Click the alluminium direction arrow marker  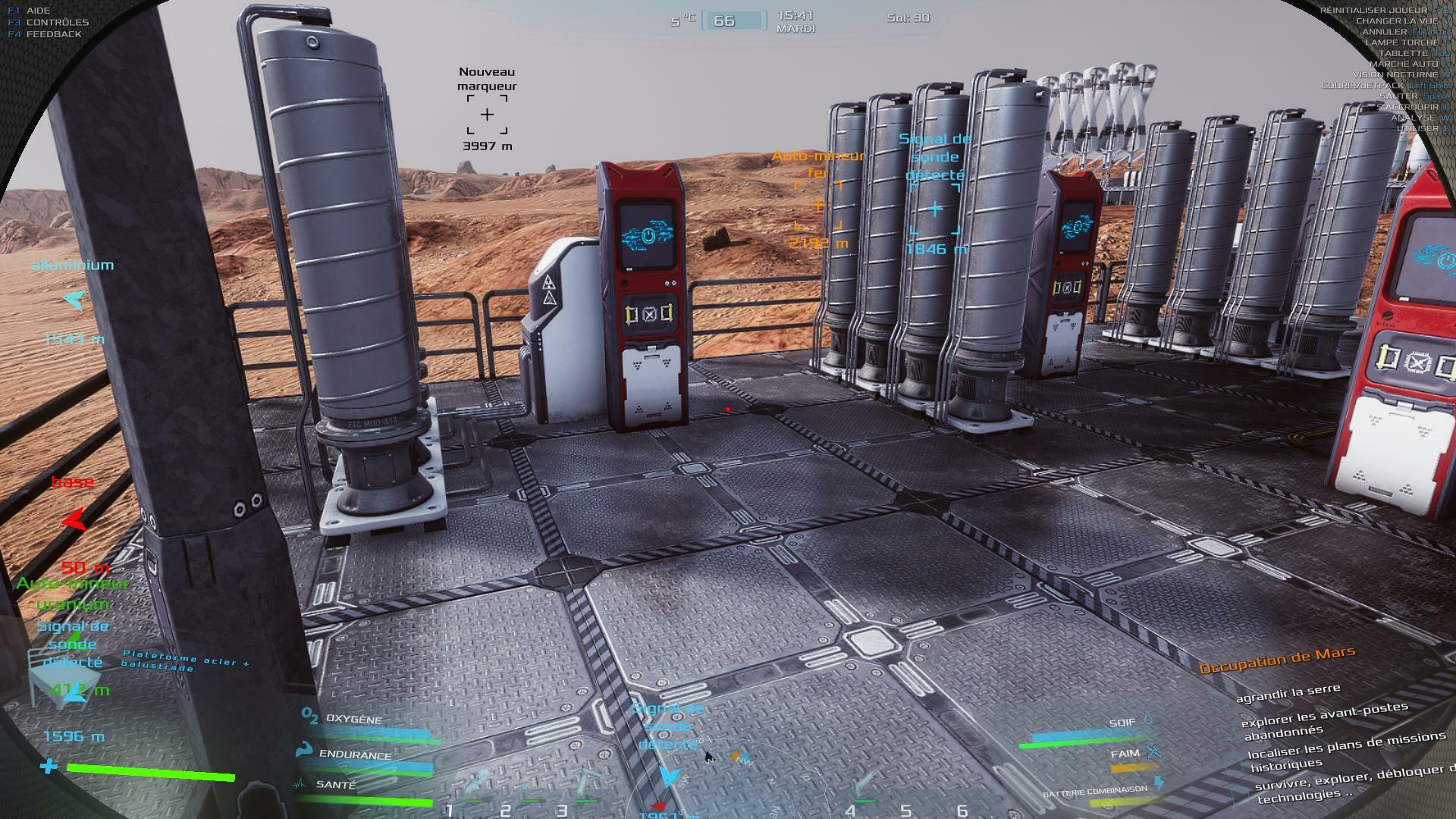74,300
